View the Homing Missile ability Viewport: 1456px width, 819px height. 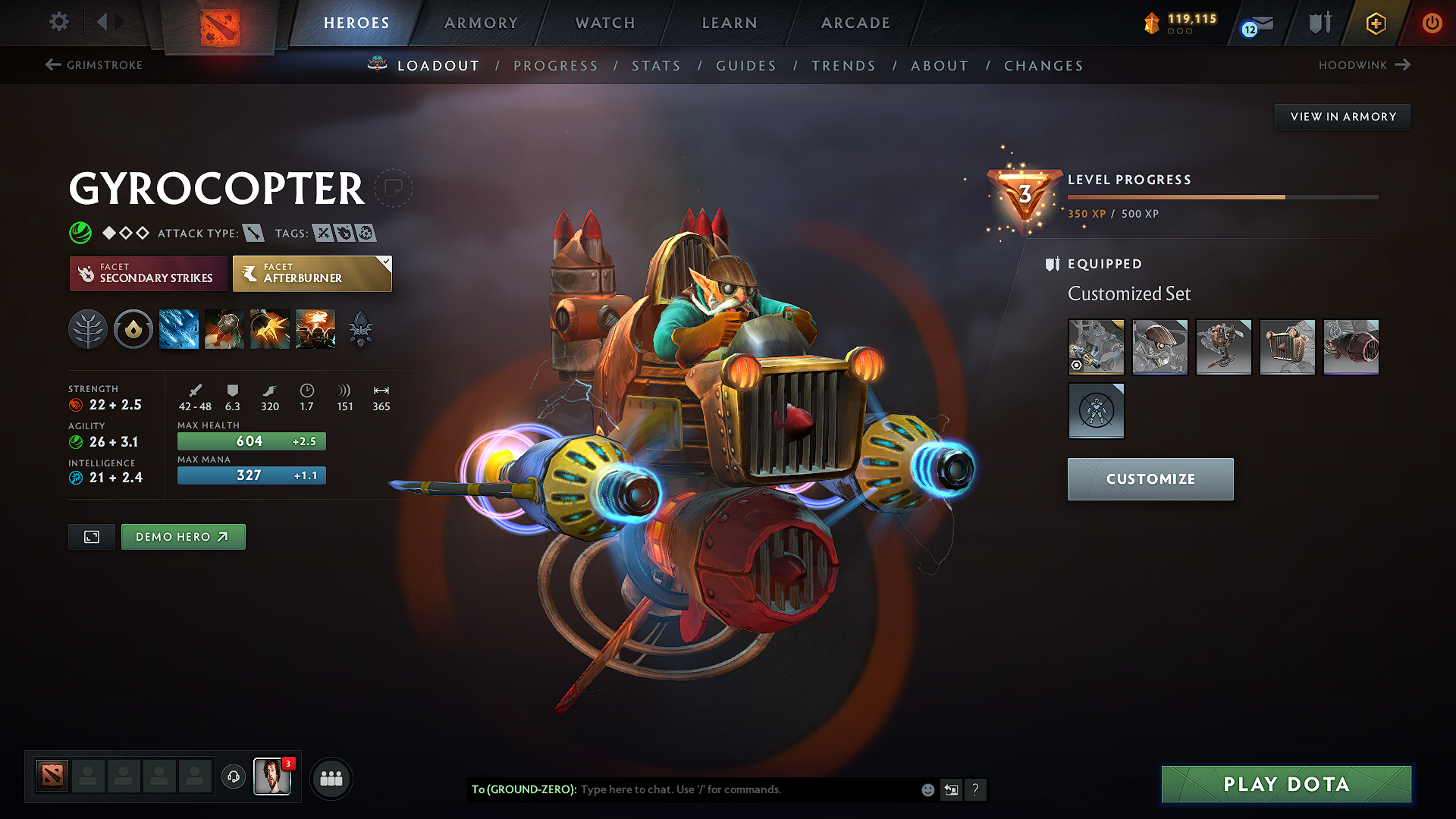(224, 328)
